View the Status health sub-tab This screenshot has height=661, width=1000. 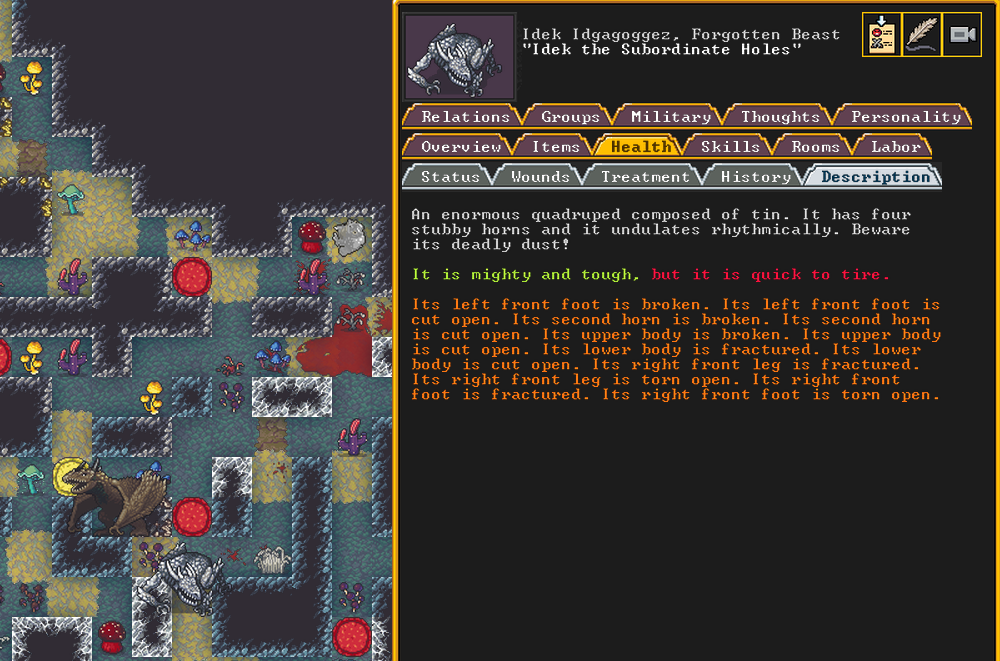(450, 177)
